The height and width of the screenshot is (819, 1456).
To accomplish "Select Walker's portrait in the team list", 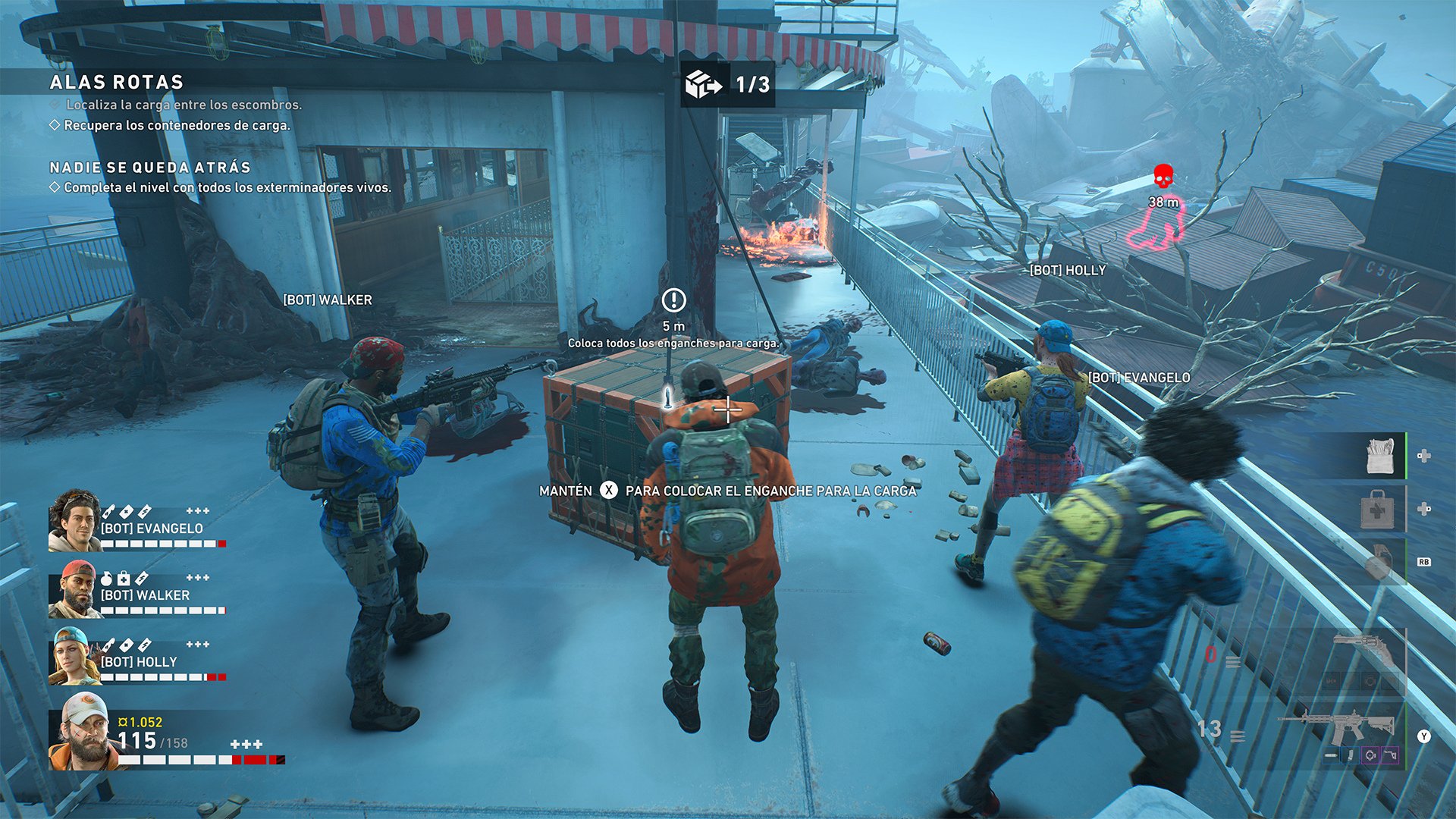I will [x=73, y=589].
